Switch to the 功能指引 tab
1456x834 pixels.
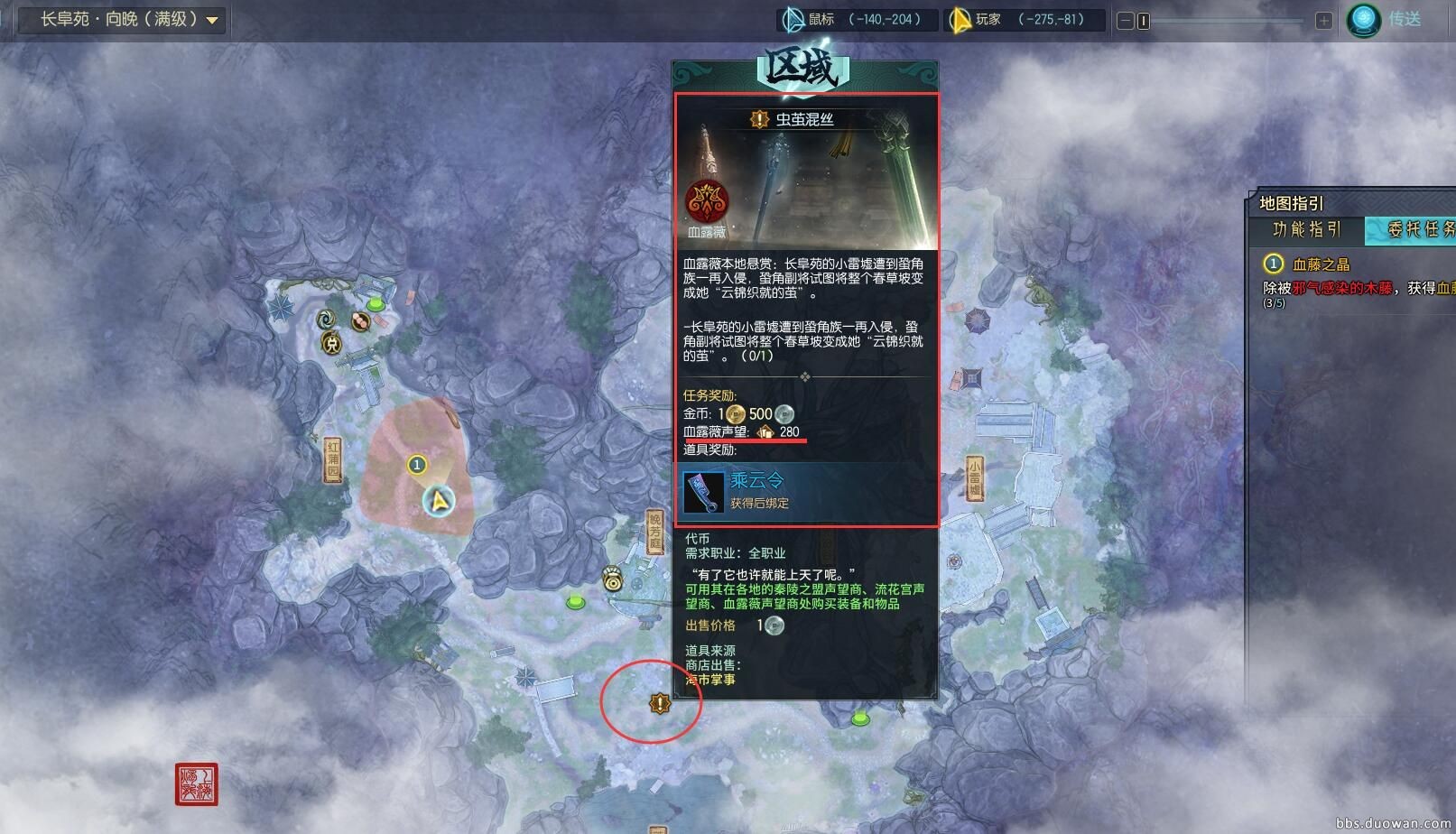(1307, 229)
